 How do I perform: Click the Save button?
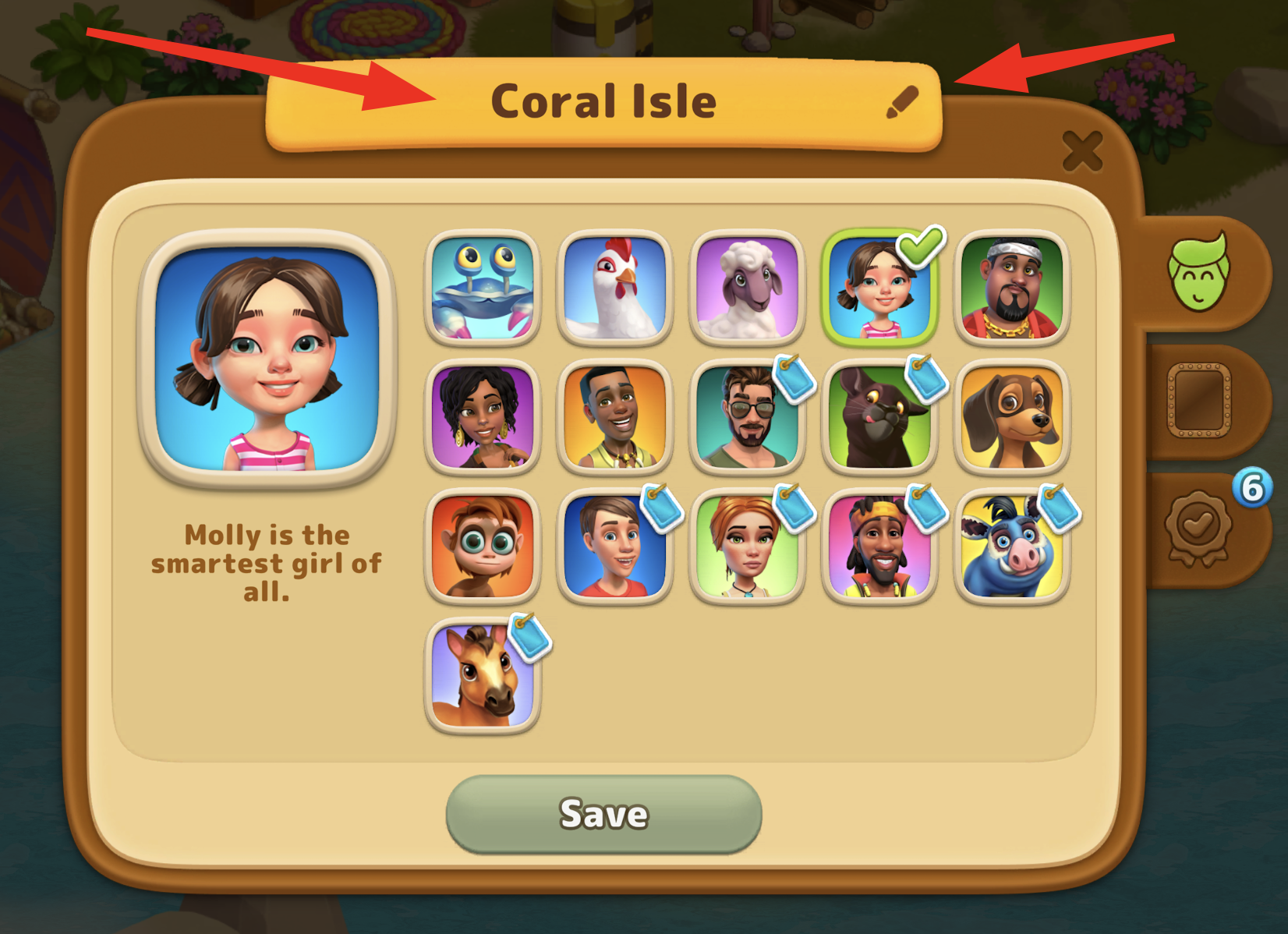(603, 814)
